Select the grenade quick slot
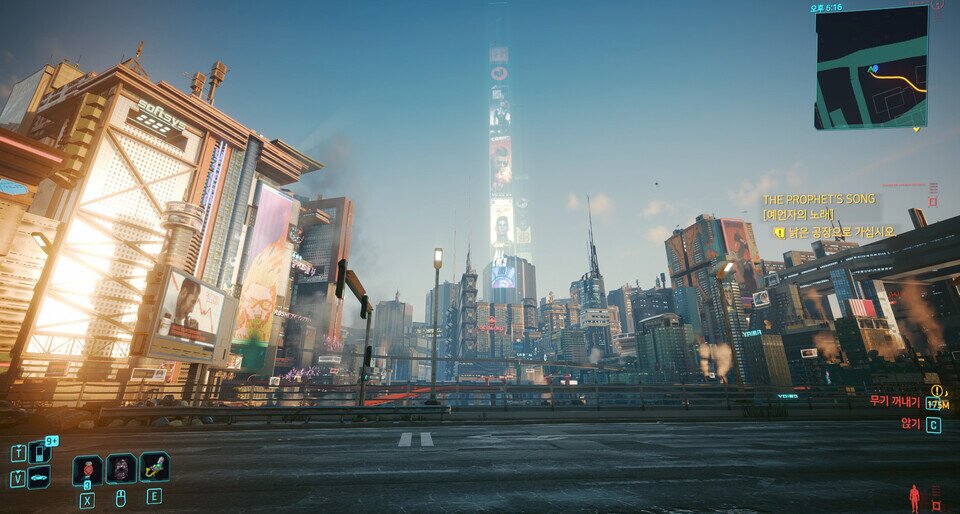 (121, 468)
